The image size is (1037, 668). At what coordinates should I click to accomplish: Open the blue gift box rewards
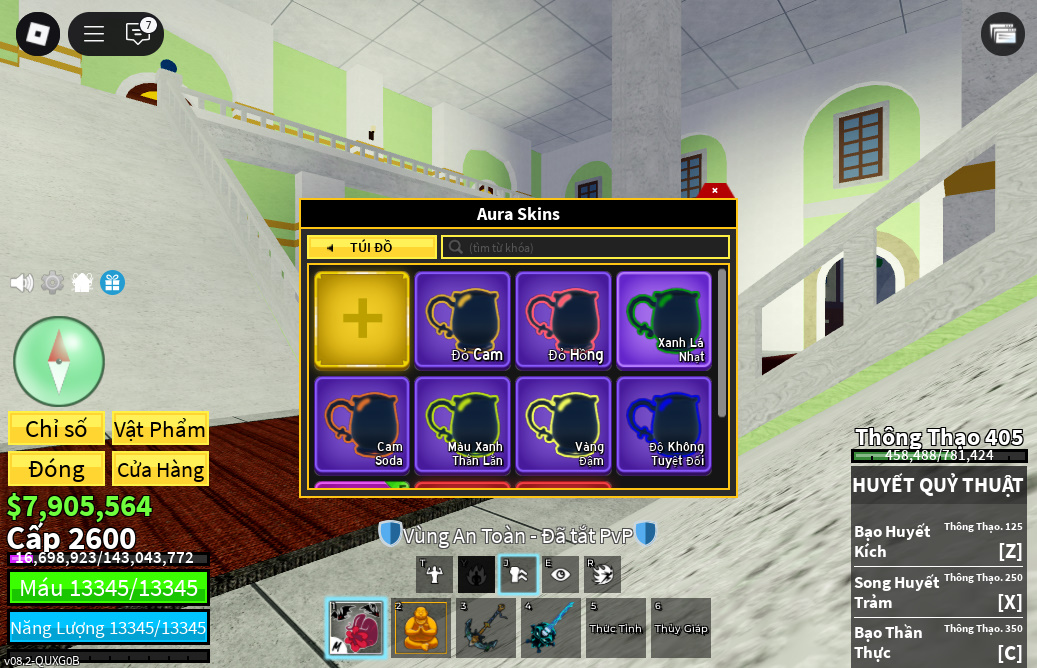[112, 283]
